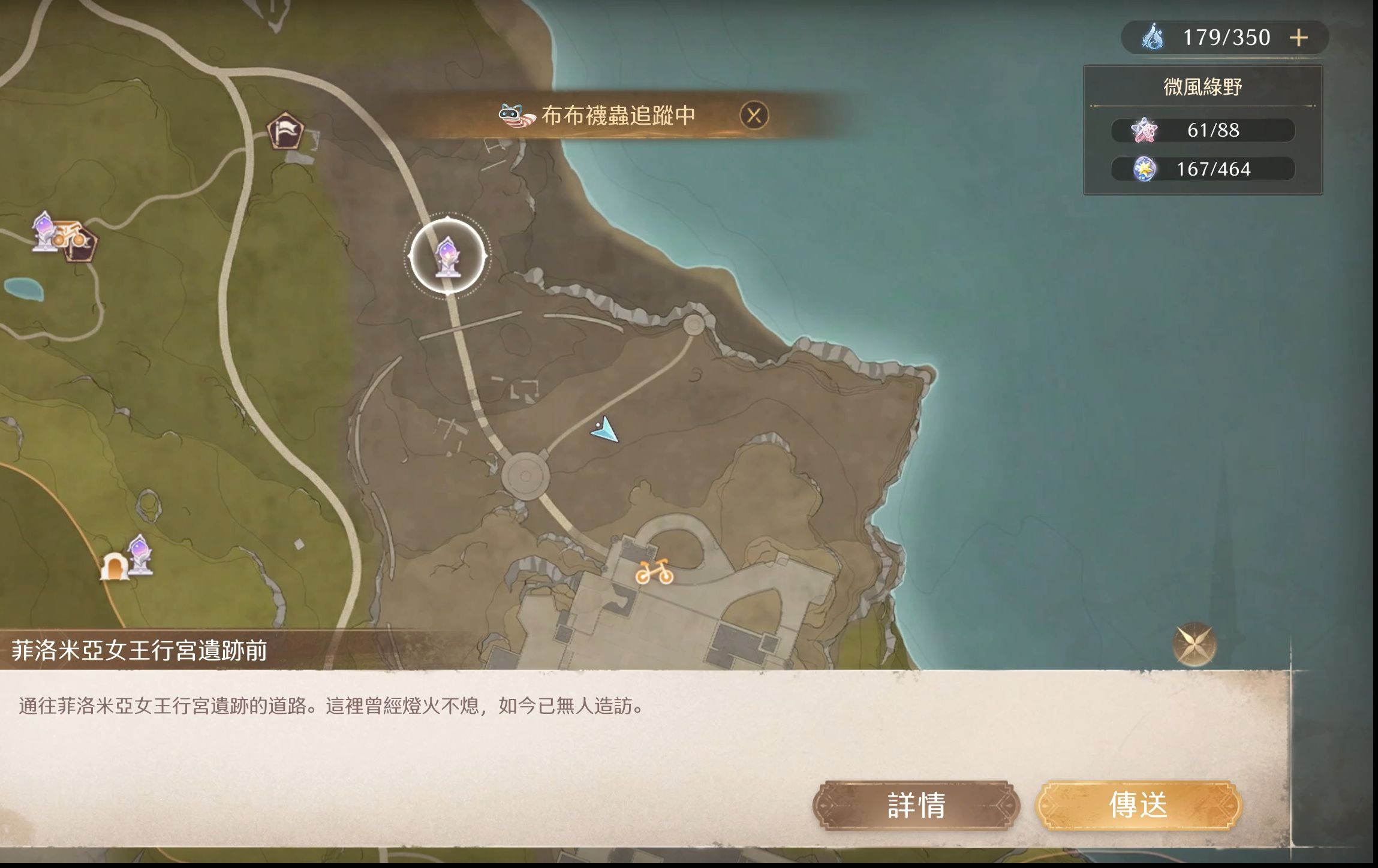The height and width of the screenshot is (868, 1378).
Task: Dismiss the 布布襪蟲追蹤中 tracking banner
Action: click(754, 114)
